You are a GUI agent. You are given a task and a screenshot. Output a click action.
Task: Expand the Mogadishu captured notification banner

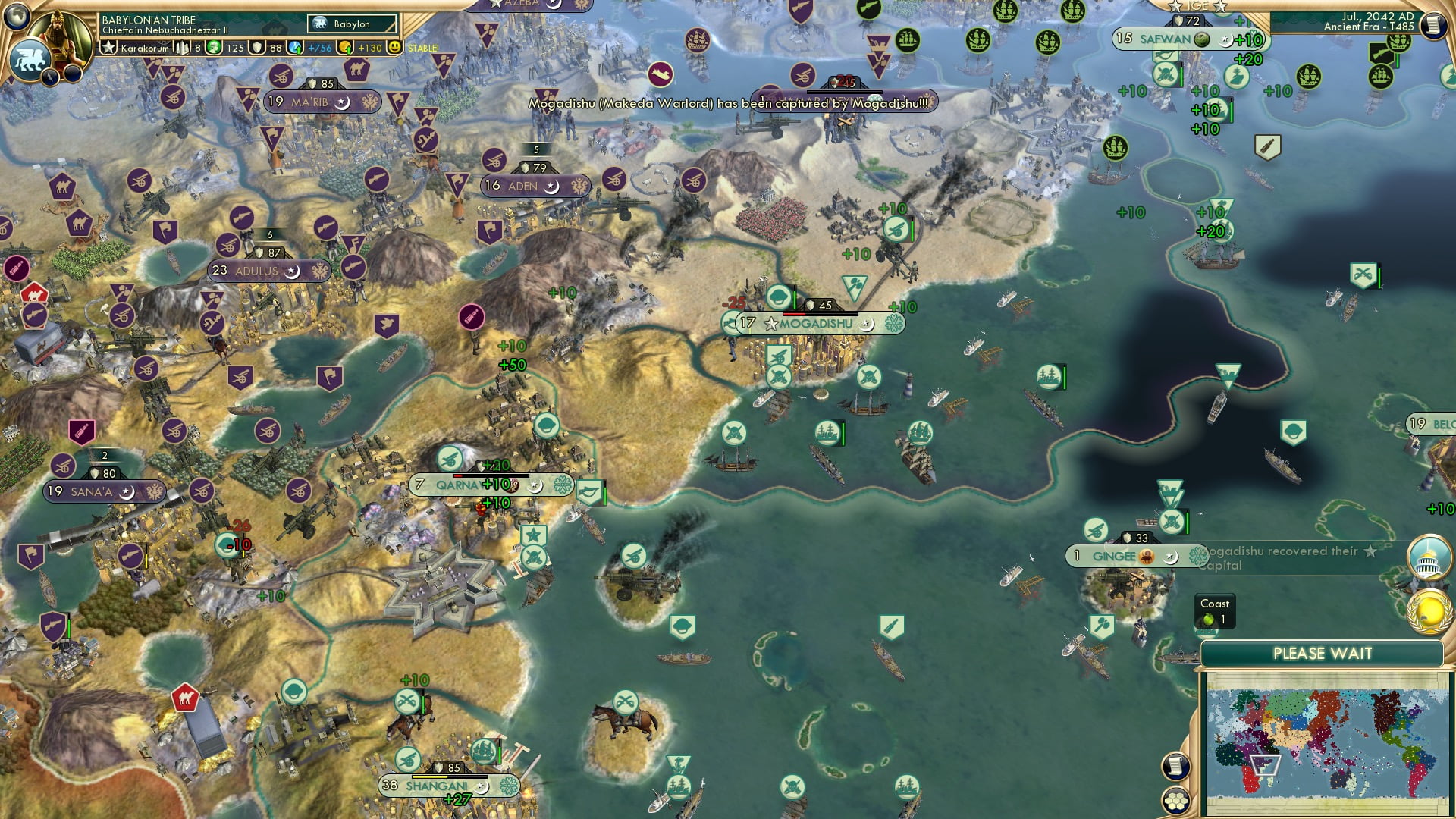732,104
